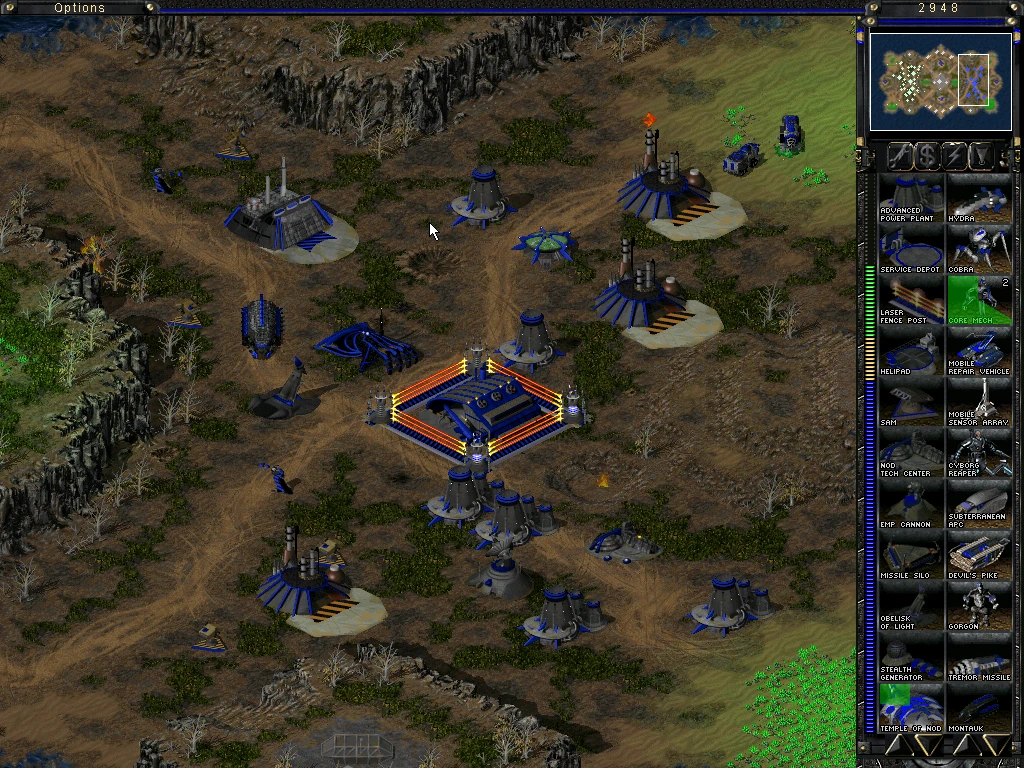This screenshot has height=768, width=1024.
Task: Build an Advanced Power Plant
Action: click(911, 198)
